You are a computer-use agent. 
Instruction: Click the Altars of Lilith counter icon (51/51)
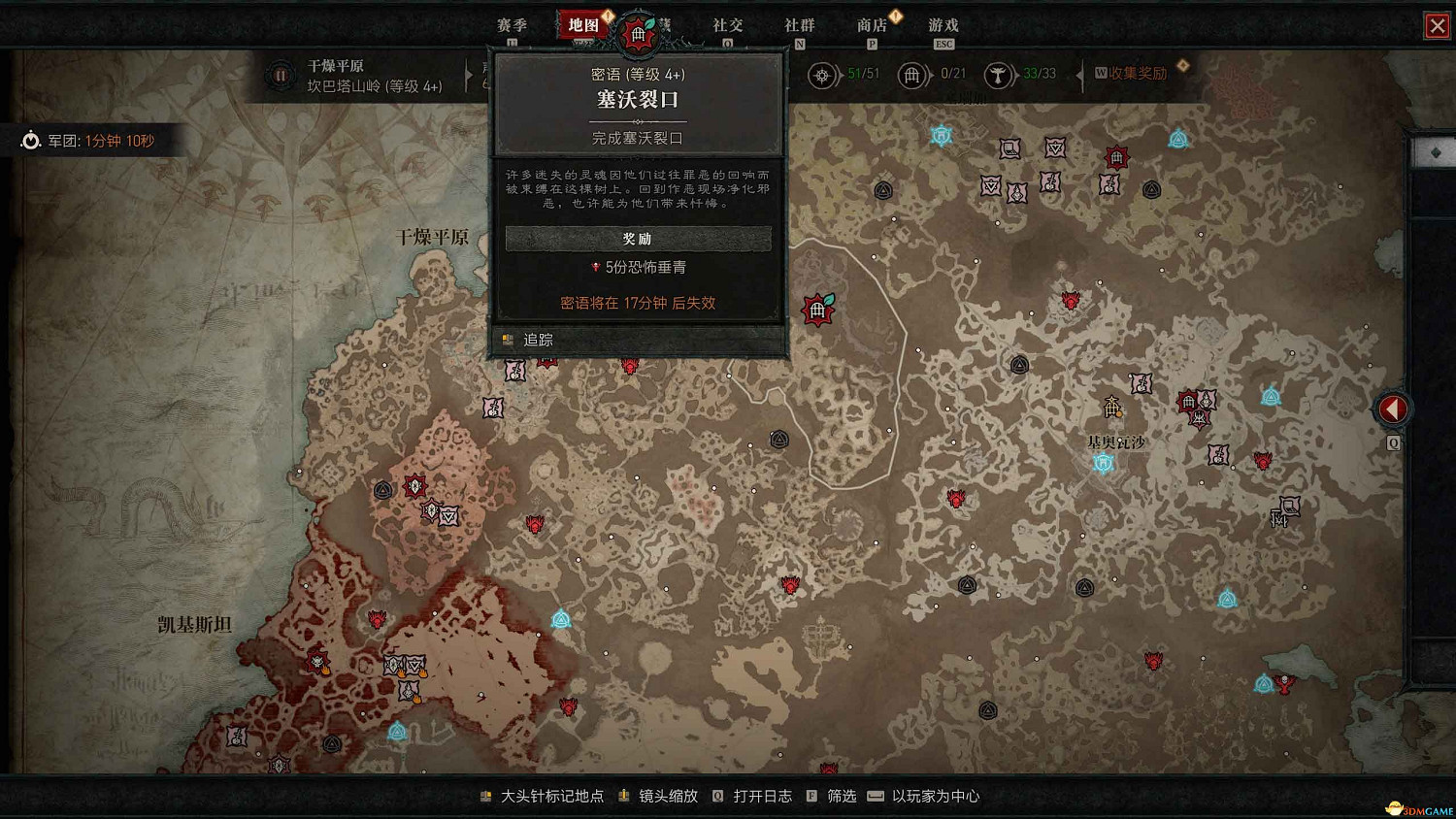tap(823, 75)
